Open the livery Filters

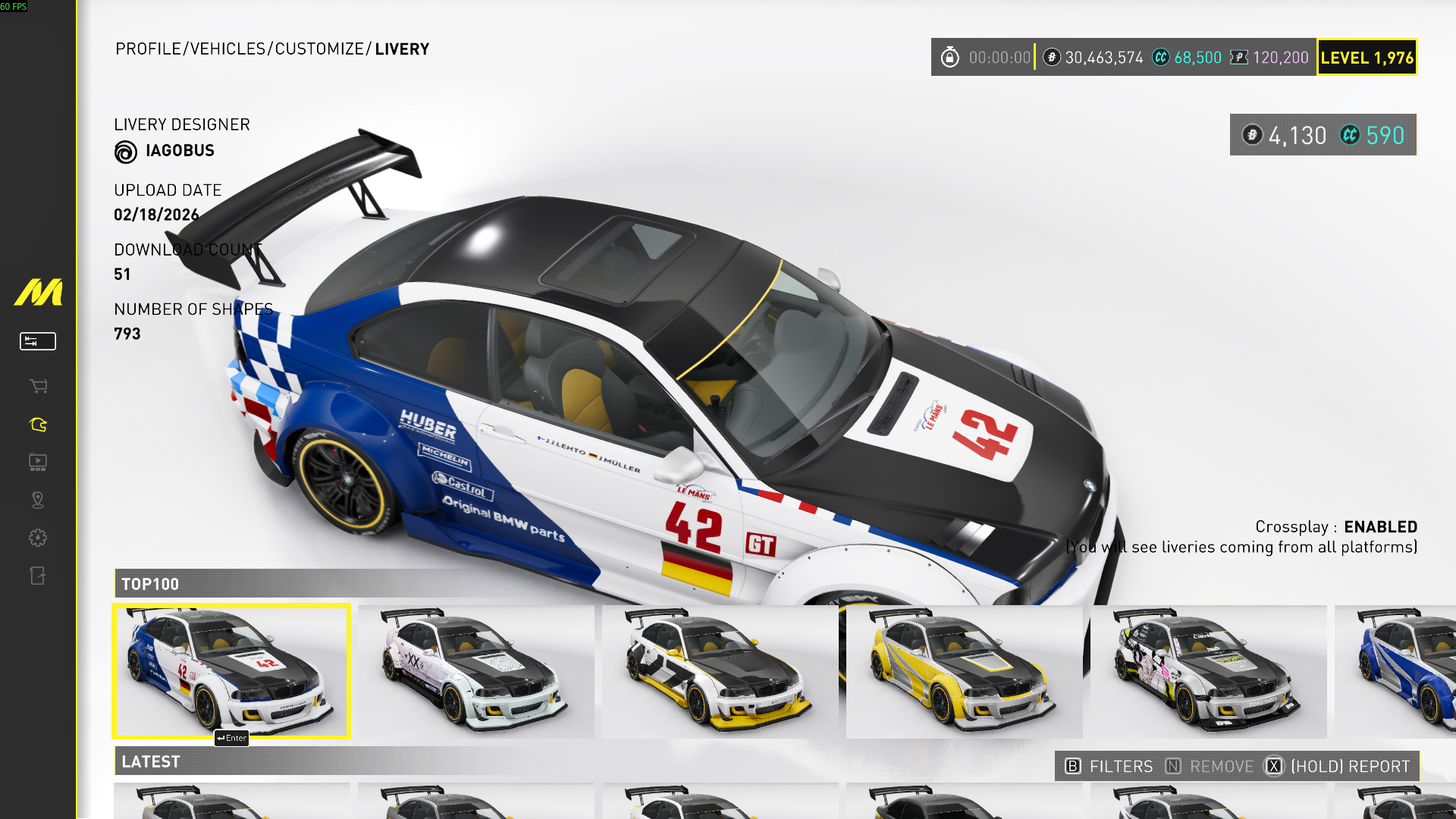tap(1109, 767)
